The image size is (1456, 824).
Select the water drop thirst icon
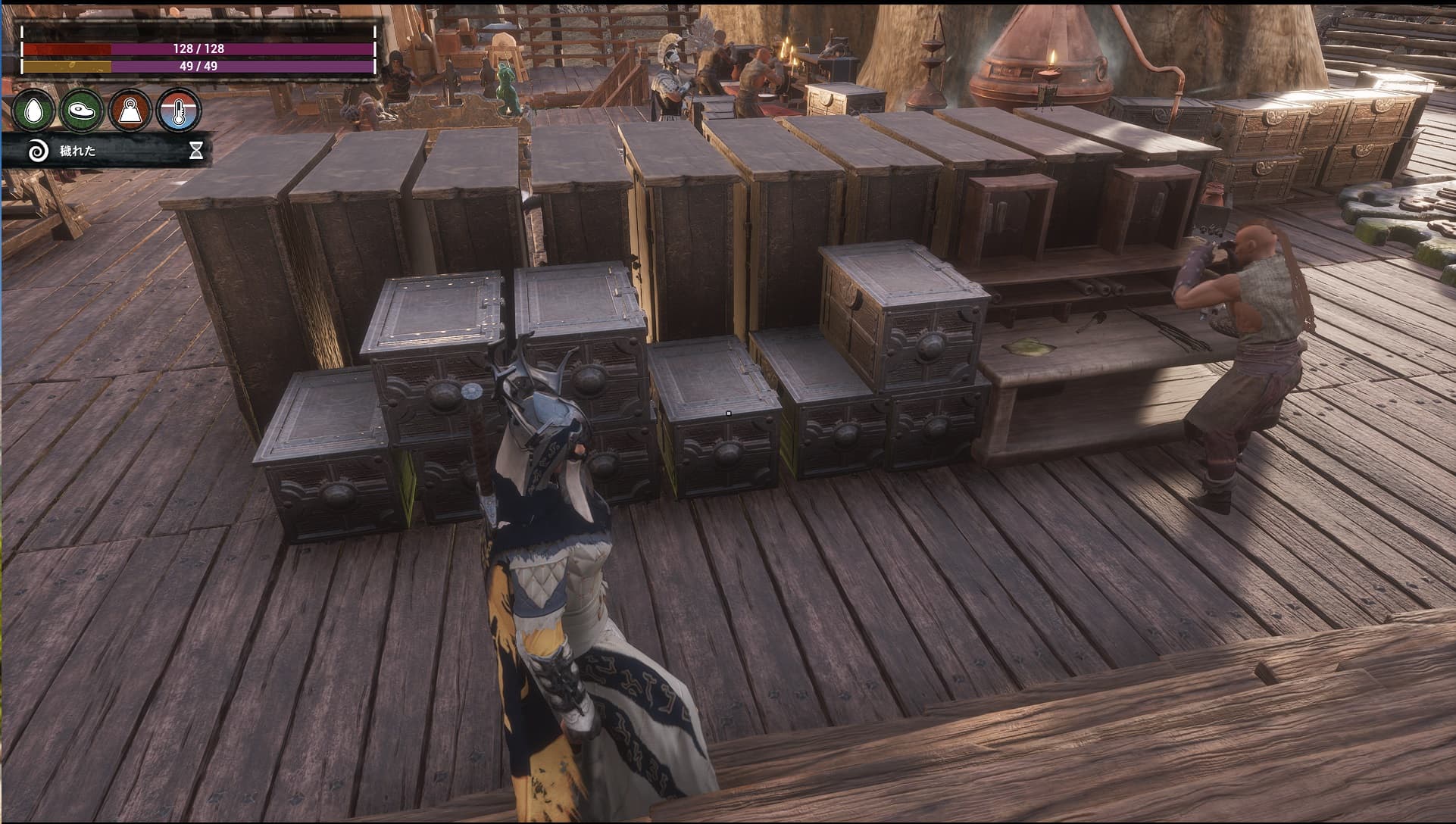click(35, 111)
